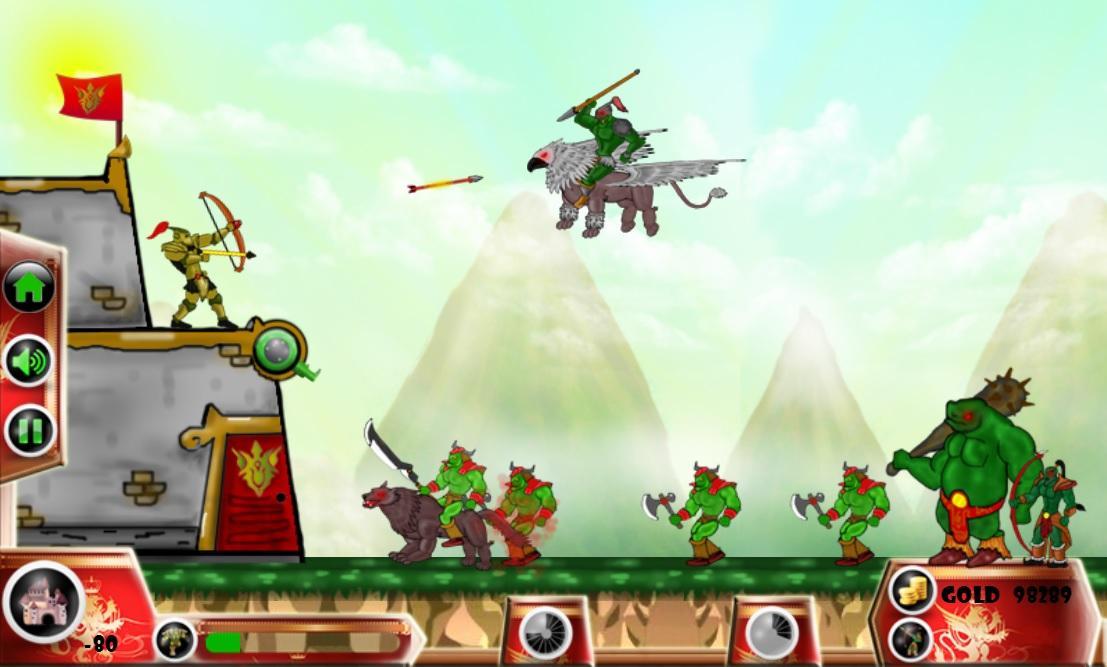1107x667 pixels.
Task: Return to the home menu
Action: point(29,288)
